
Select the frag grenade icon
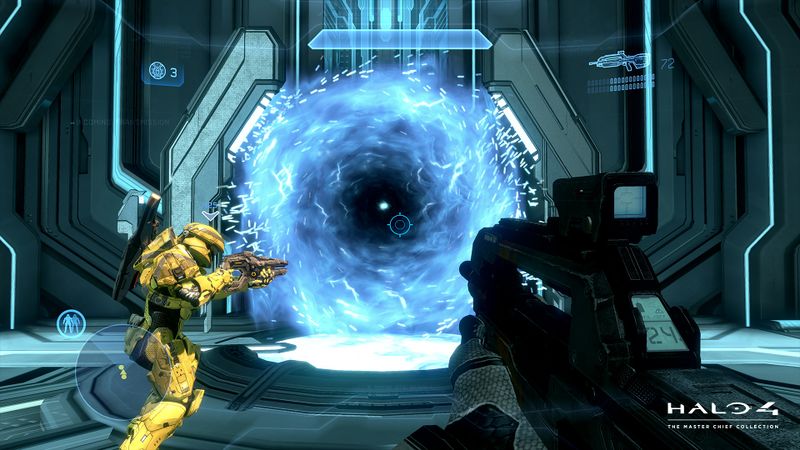click(x=156, y=71)
